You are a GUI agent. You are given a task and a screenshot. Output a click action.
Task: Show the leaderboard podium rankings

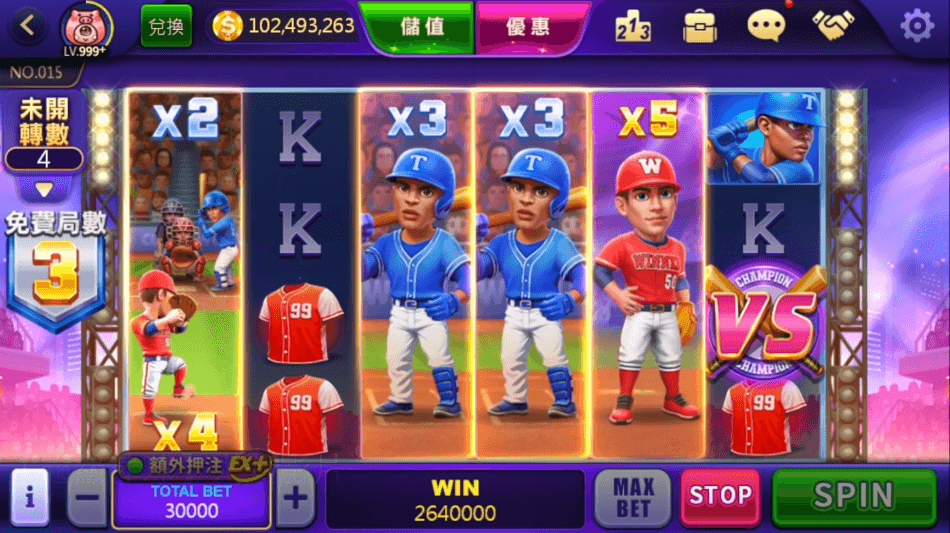[633, 27]
